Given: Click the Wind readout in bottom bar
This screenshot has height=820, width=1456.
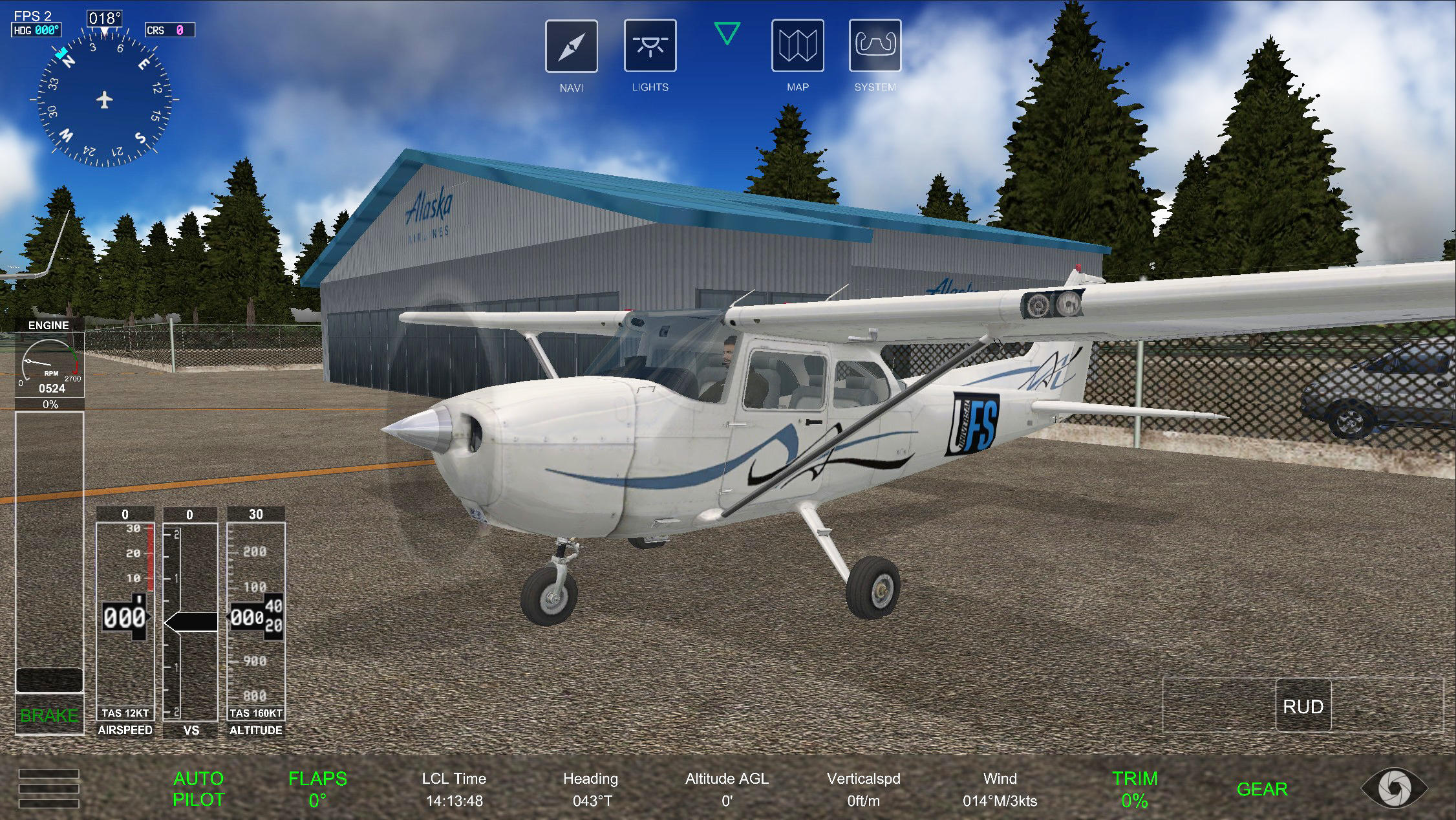Looking at the screenshot, I should pos(1000,789).
